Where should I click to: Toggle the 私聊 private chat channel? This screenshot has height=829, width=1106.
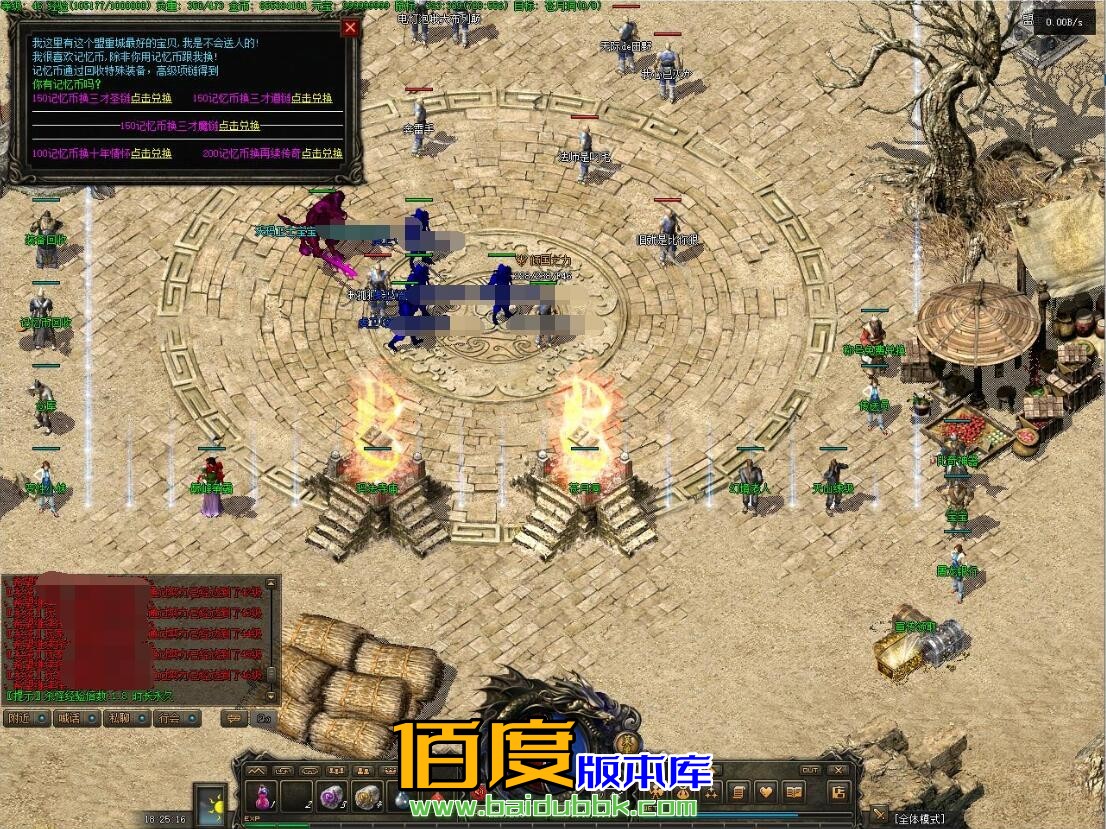(128, 718)
